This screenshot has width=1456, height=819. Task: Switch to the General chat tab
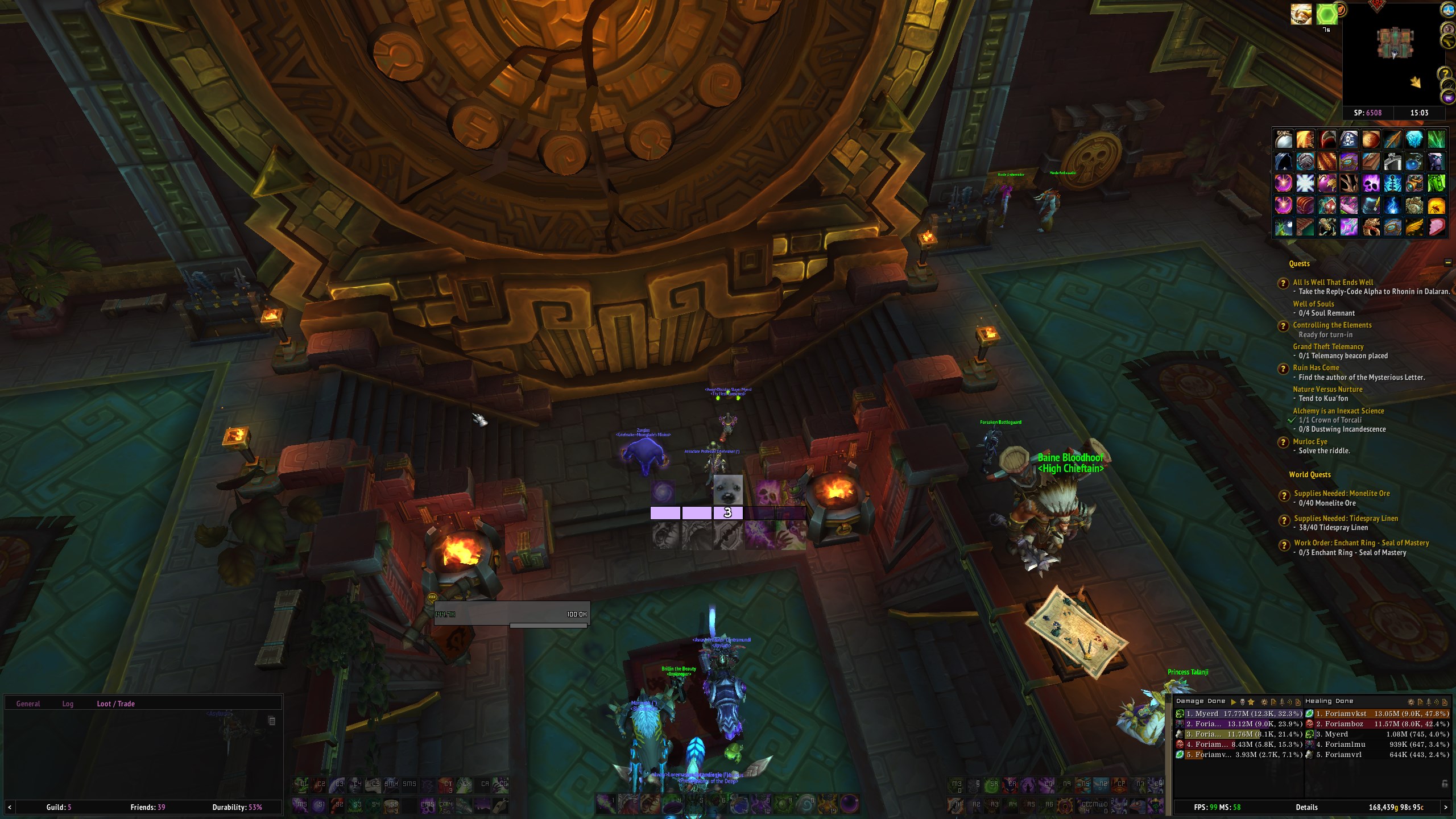(x=28, y=704)
